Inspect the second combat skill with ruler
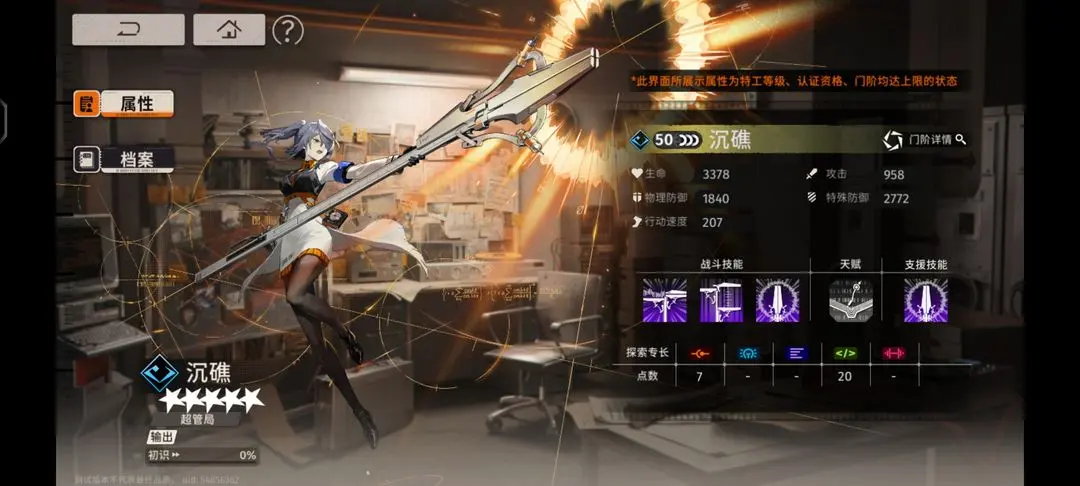Image resolution: width=1080 pixels, height=486 pixels. point(721,300)
